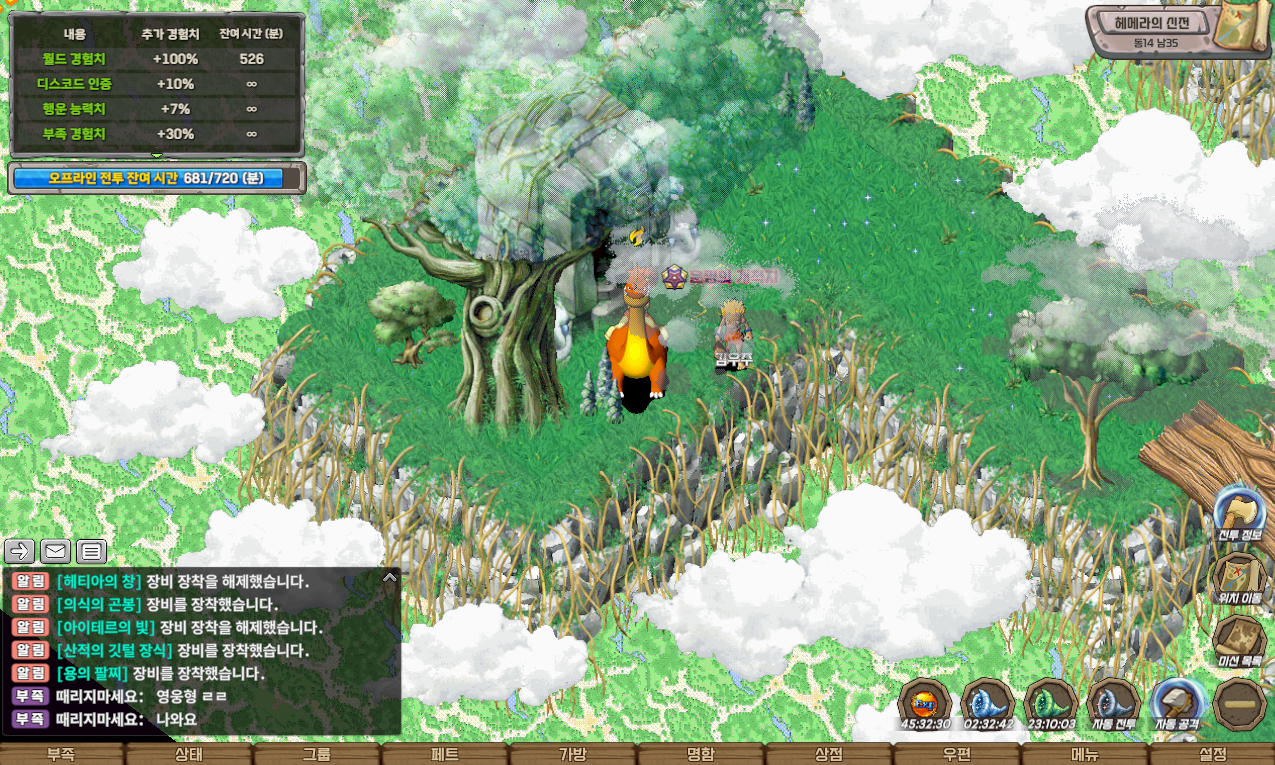
Task: Open the 부족 (tribe) menu
Action: click(62, 754)
